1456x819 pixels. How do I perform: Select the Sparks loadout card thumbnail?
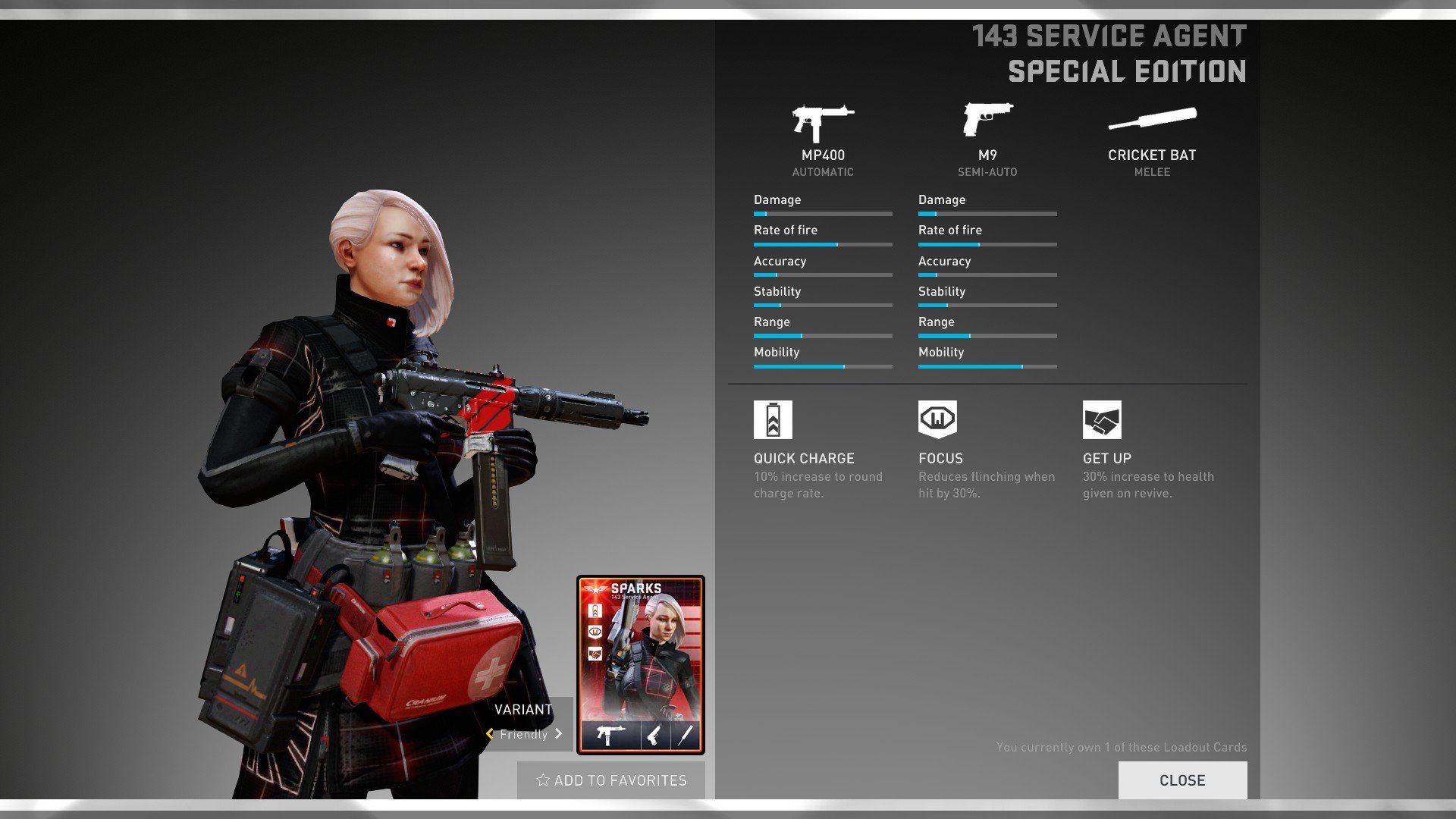pyautogui.click(x=641, y=664)
